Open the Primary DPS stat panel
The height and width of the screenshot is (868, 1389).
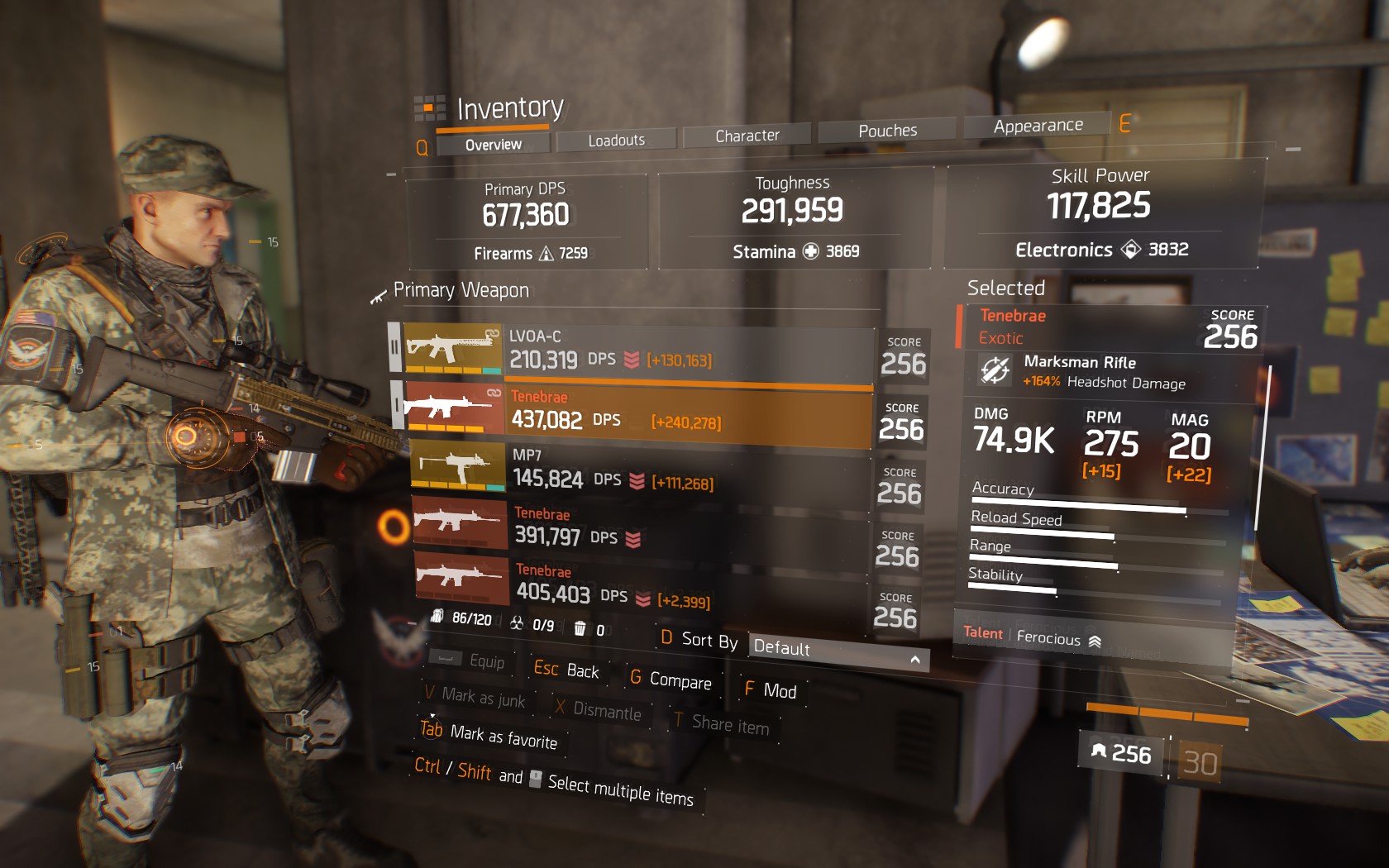point(526,220)
